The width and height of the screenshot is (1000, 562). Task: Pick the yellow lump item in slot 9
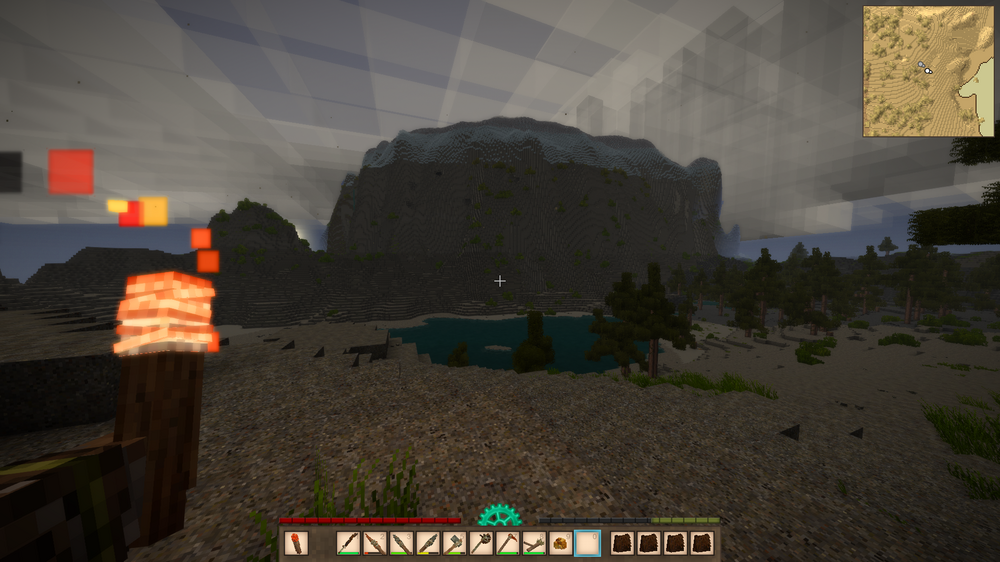coord(561,544)
